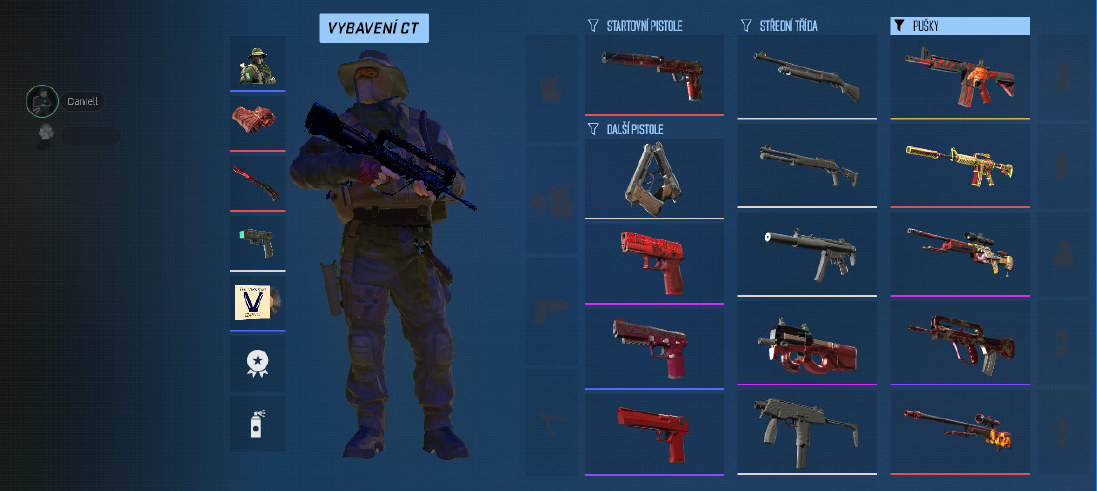Open the graffiti spray can slot
The width and height of the screenshot is (1097, 491).
pyautogui.click(x=257, y=423)
